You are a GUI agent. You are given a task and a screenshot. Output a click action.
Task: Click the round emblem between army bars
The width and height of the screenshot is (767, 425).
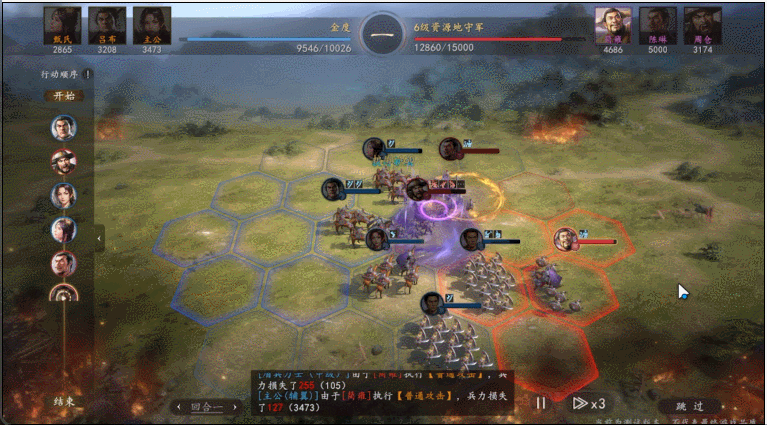point(383,34)
